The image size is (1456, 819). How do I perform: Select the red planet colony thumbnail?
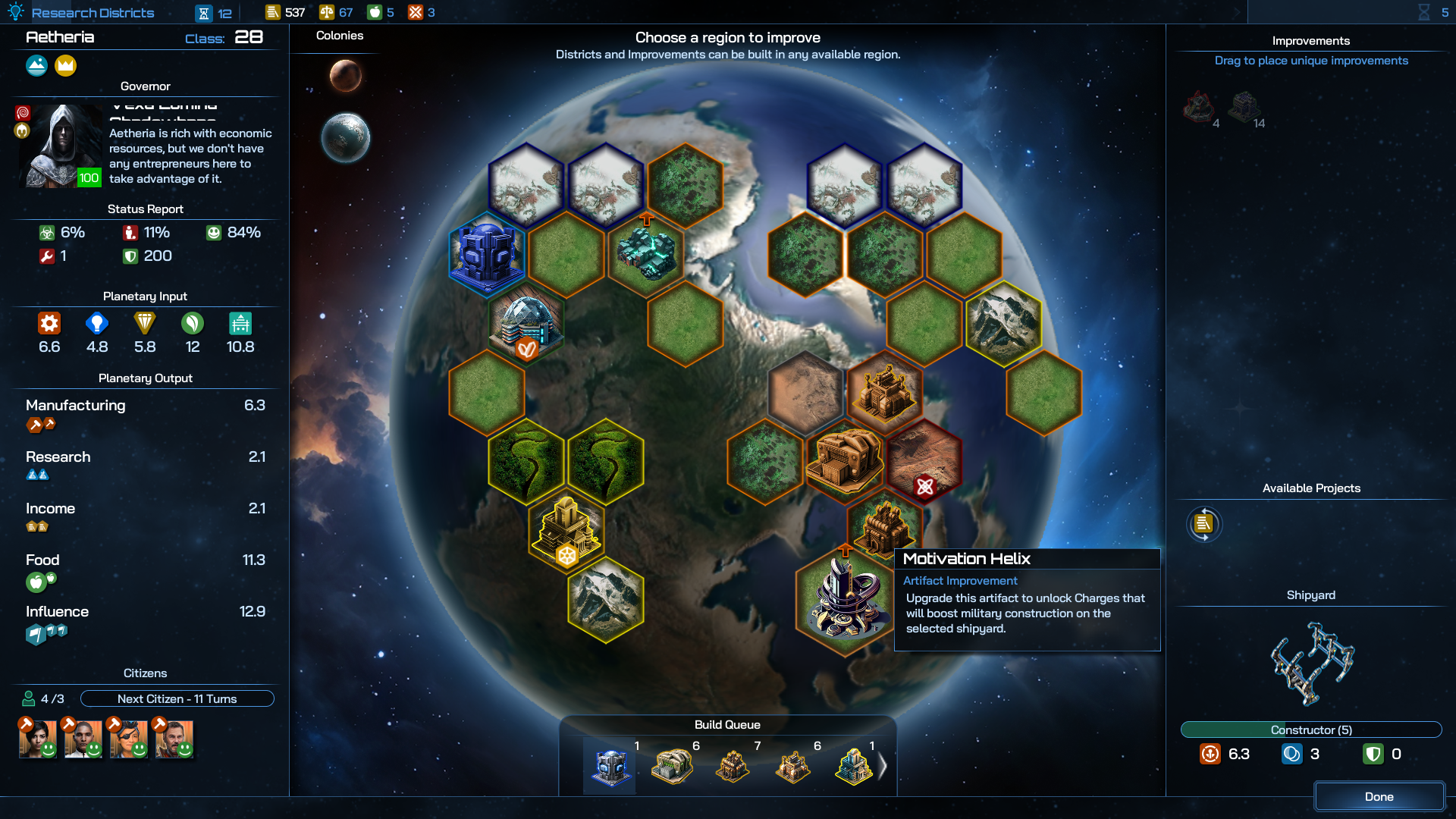click(x=346, y=76)
